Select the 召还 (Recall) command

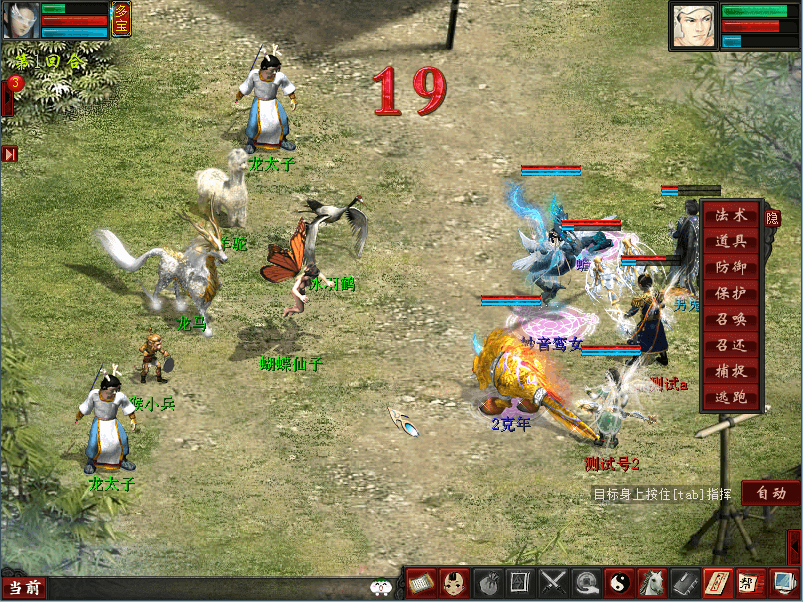[x=731, y=345]
